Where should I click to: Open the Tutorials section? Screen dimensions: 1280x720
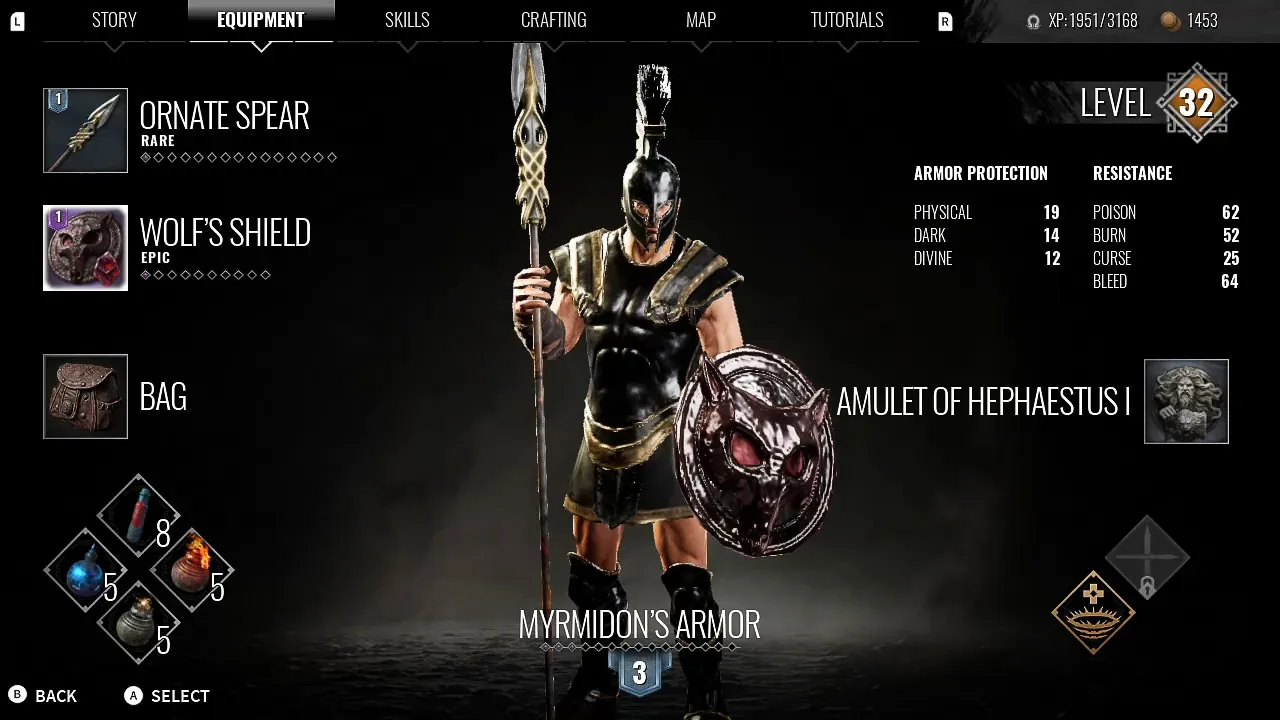[x=846, y=19]
